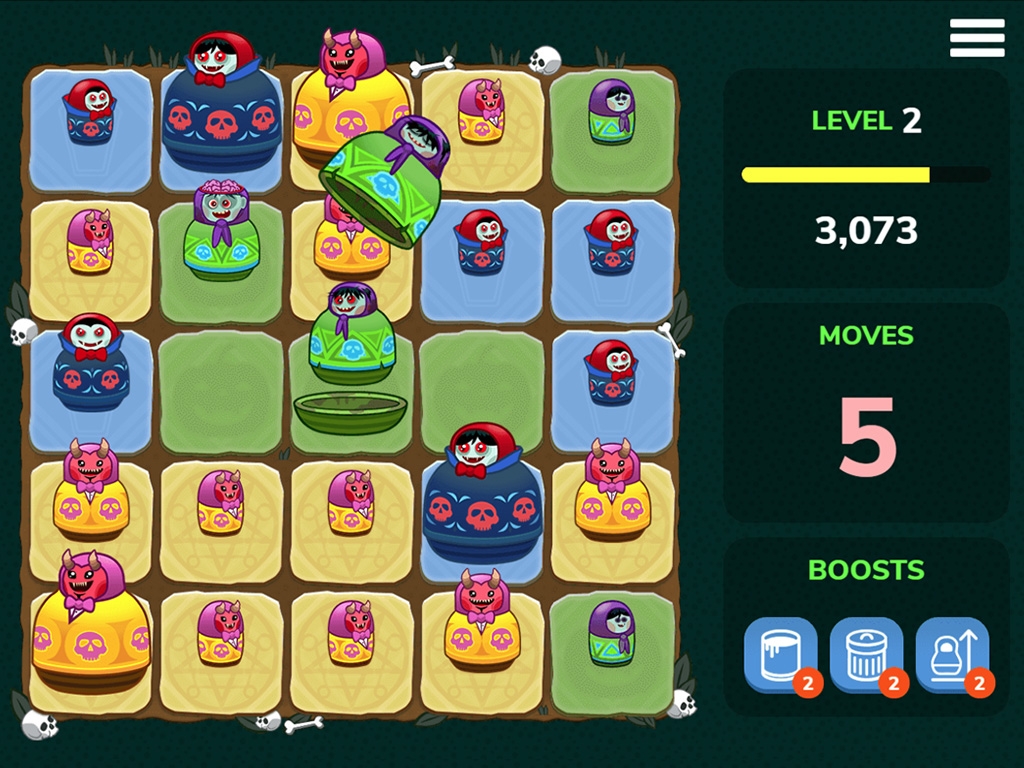
Task: Select the doll upgrade arrow boost
Action: point(952,654)
